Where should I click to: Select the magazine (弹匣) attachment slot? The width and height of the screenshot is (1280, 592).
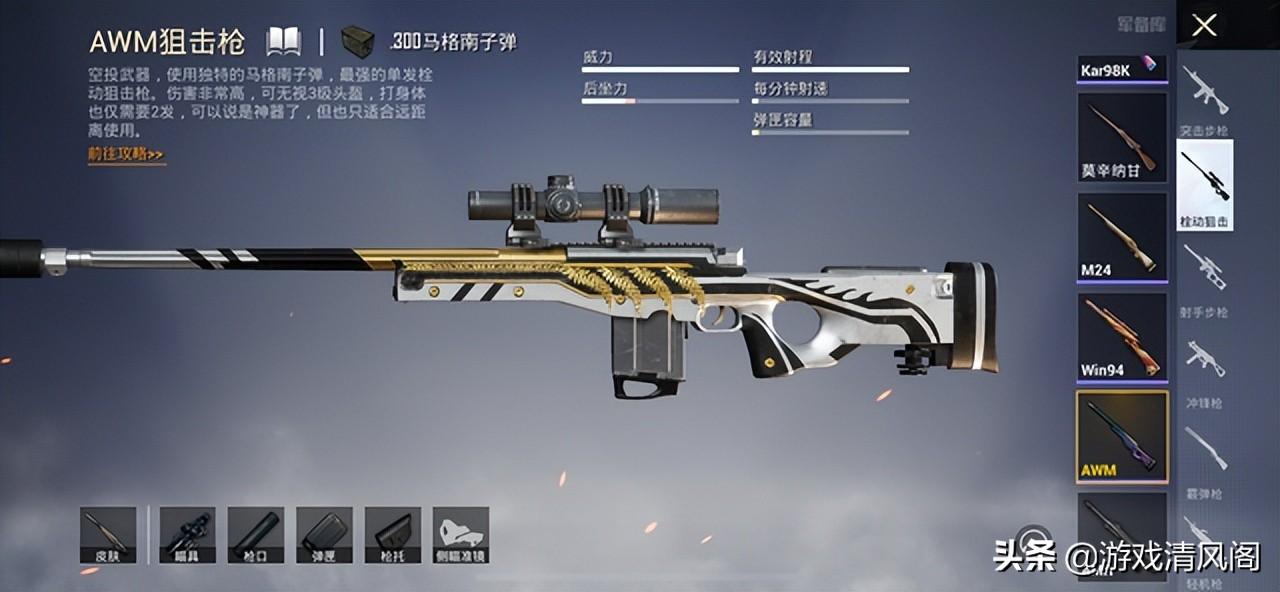coord(324,534)
